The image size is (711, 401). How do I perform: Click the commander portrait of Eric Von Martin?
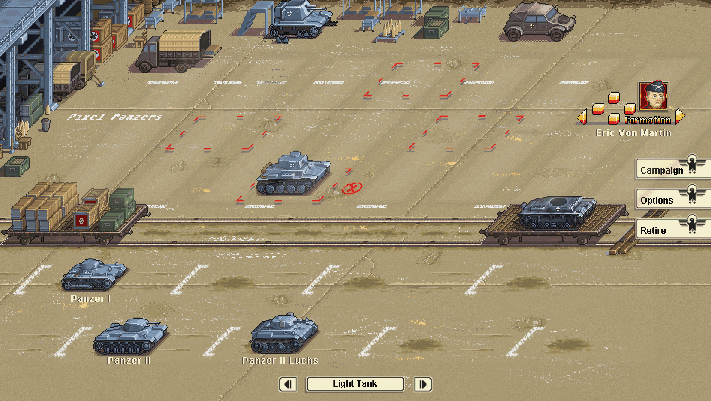(x=653, y=97)
